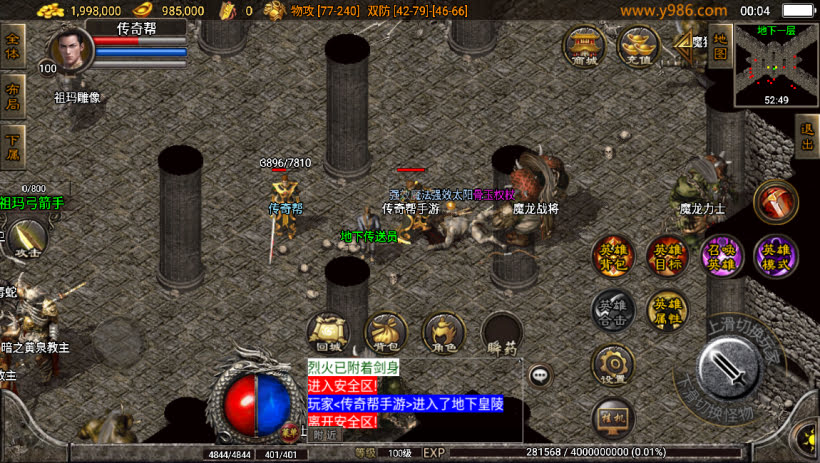Open the chat speech bubble icon
820x463 pixels.
coord(540,376)
